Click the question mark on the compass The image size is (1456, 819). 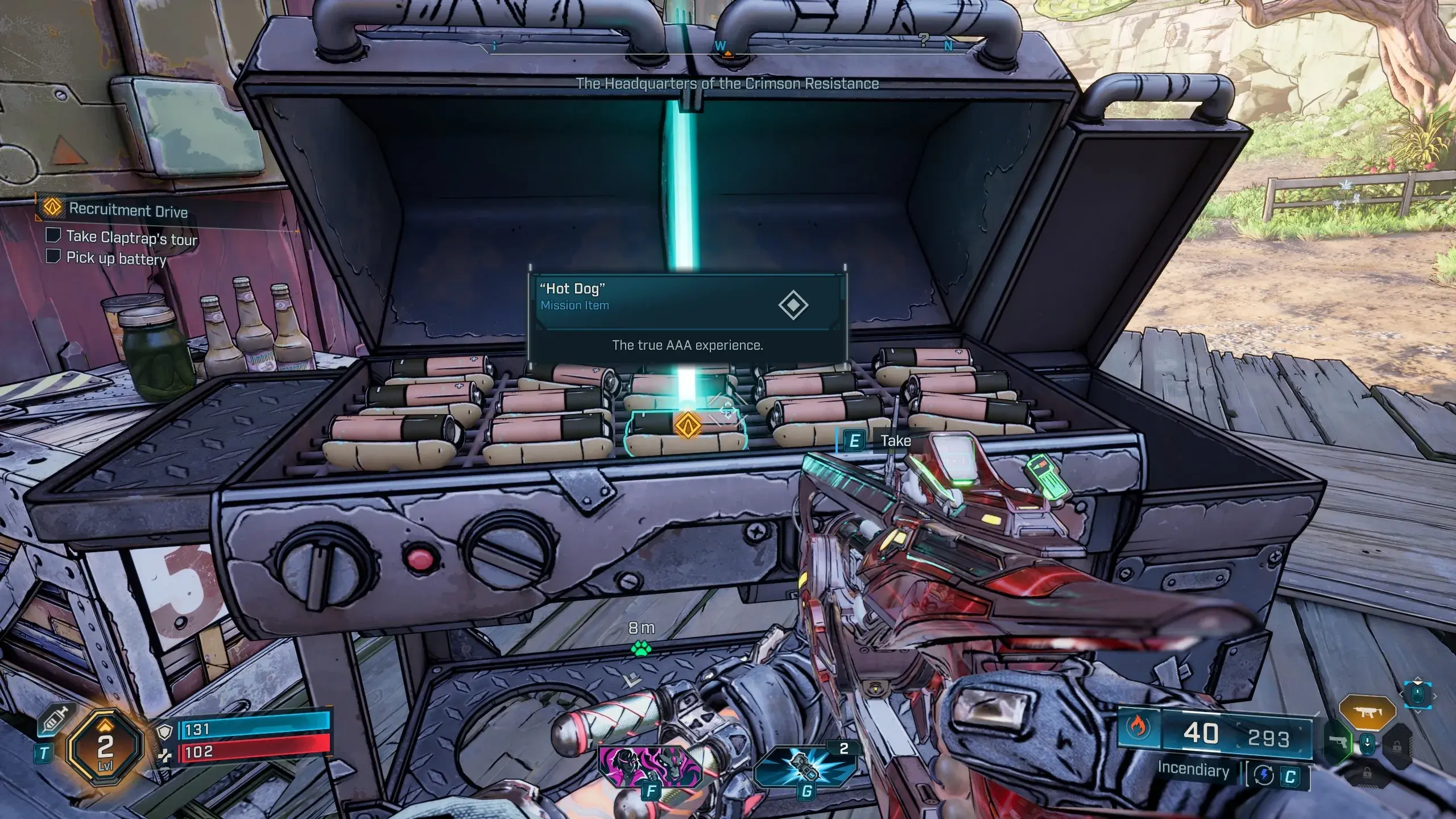pos(924,40)
